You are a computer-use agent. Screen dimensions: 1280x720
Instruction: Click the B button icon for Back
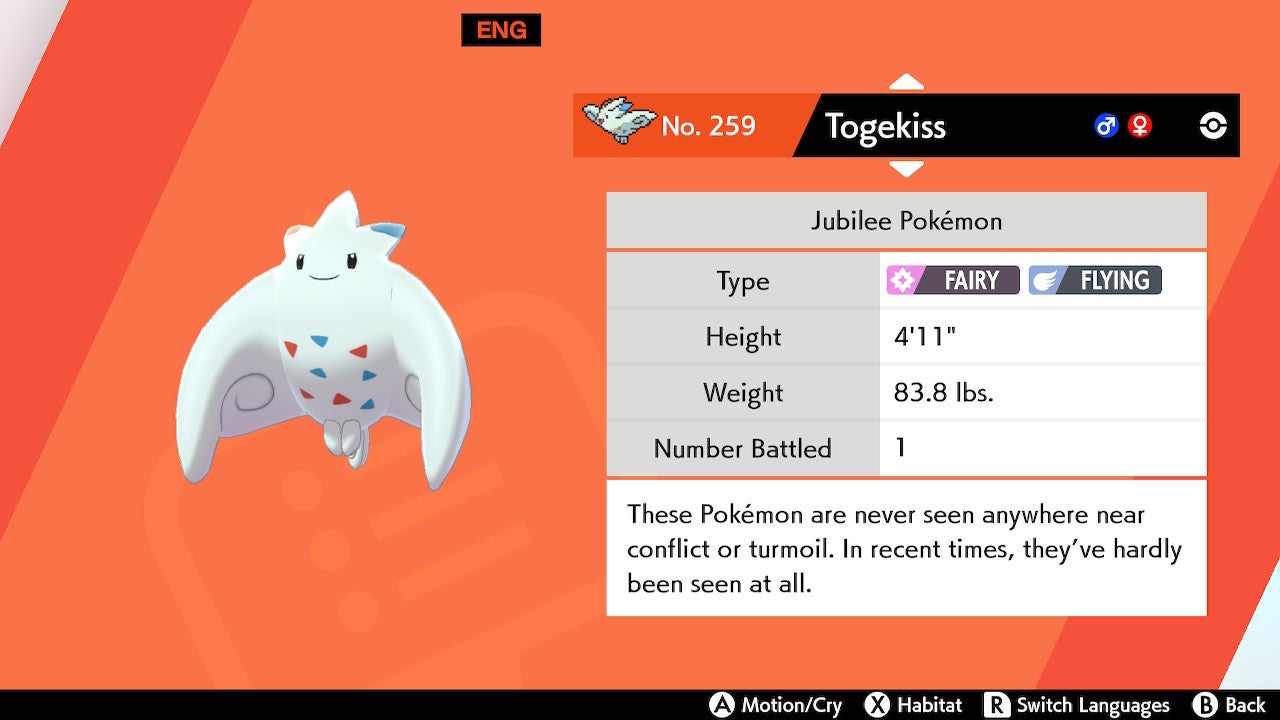pyautogui.click(x=1204, y=704)
